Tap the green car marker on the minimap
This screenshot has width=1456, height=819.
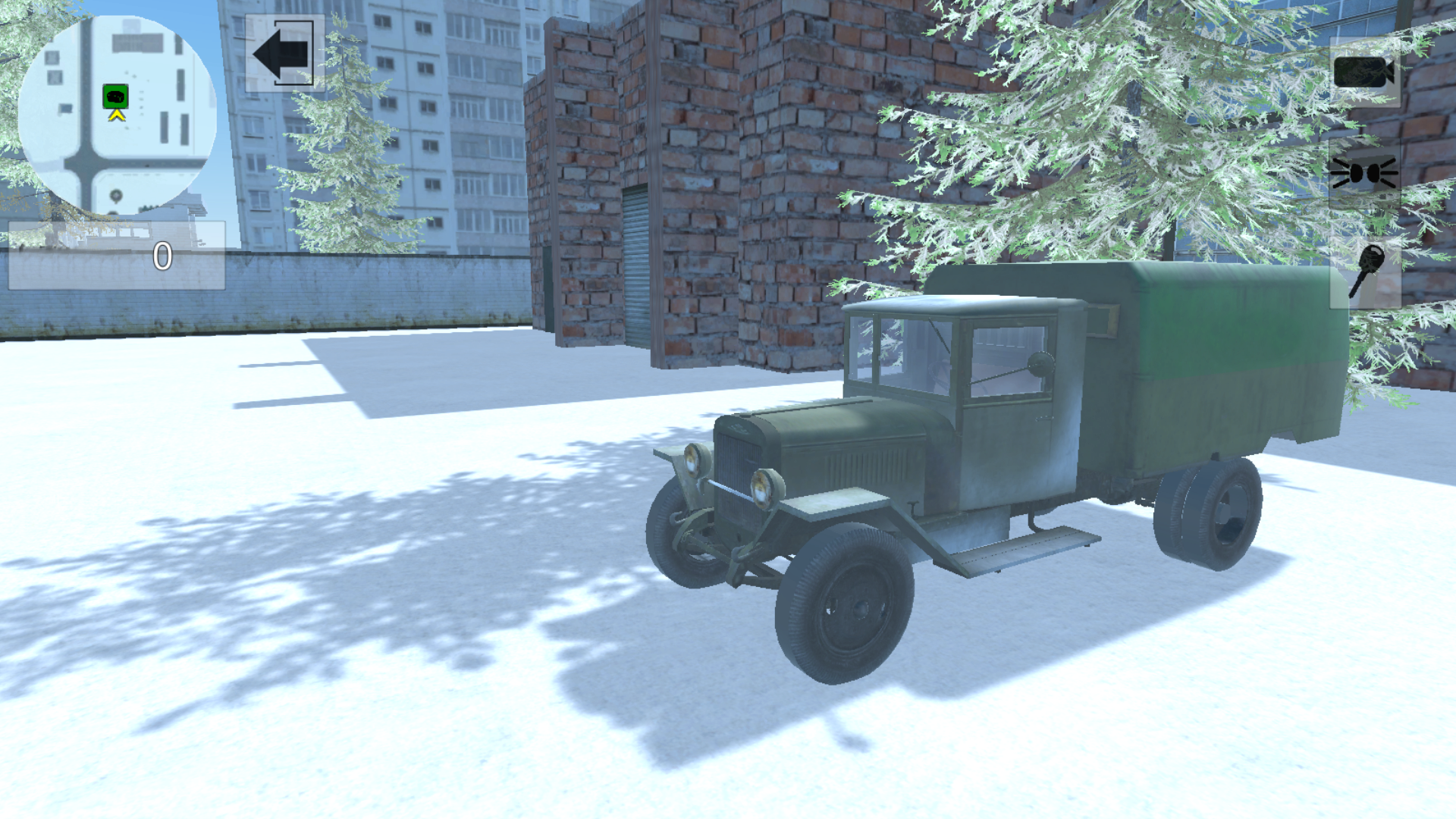coord(115,96)
